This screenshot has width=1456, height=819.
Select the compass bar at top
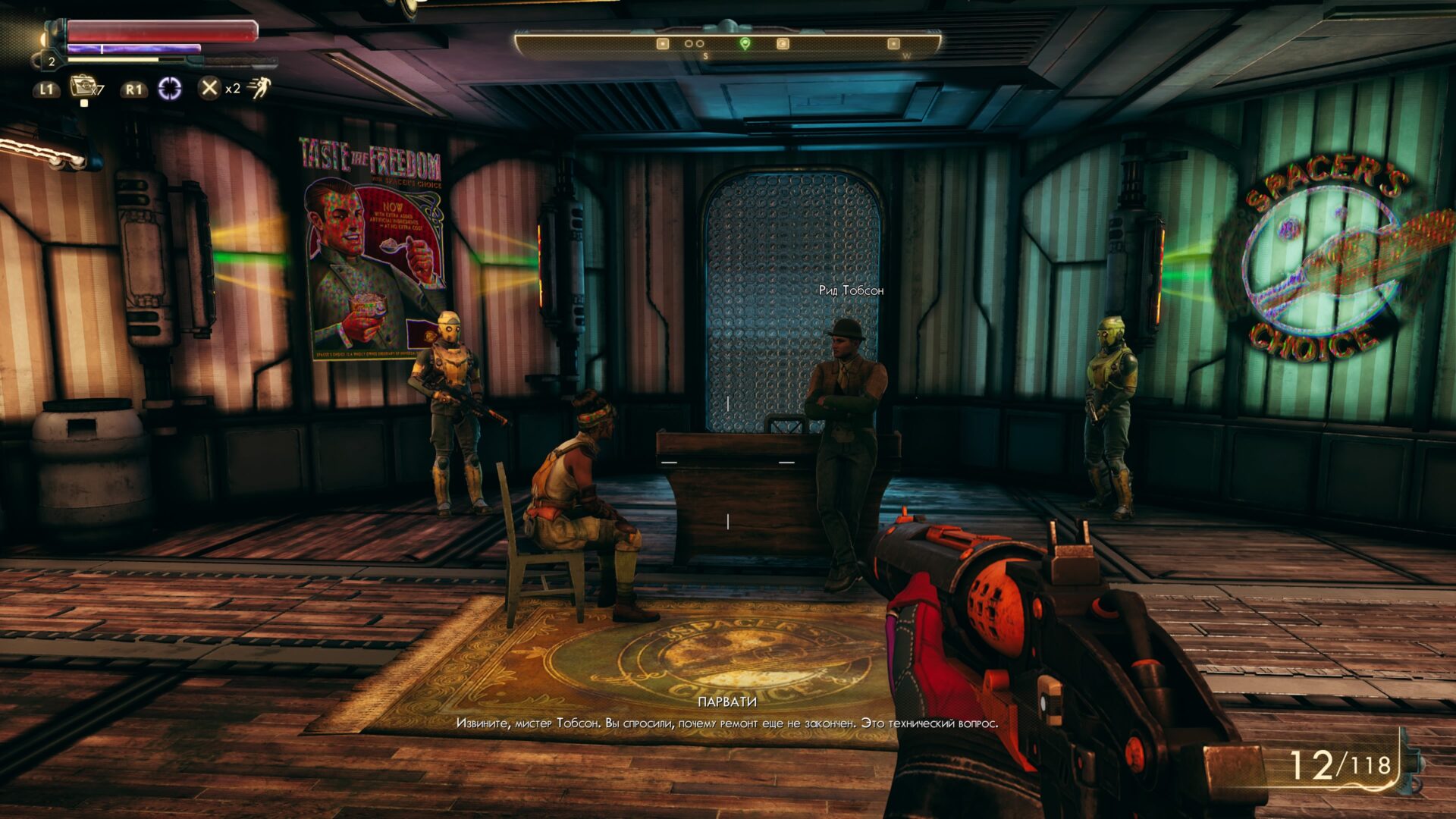pyautogui.click(x=727, y=45)
